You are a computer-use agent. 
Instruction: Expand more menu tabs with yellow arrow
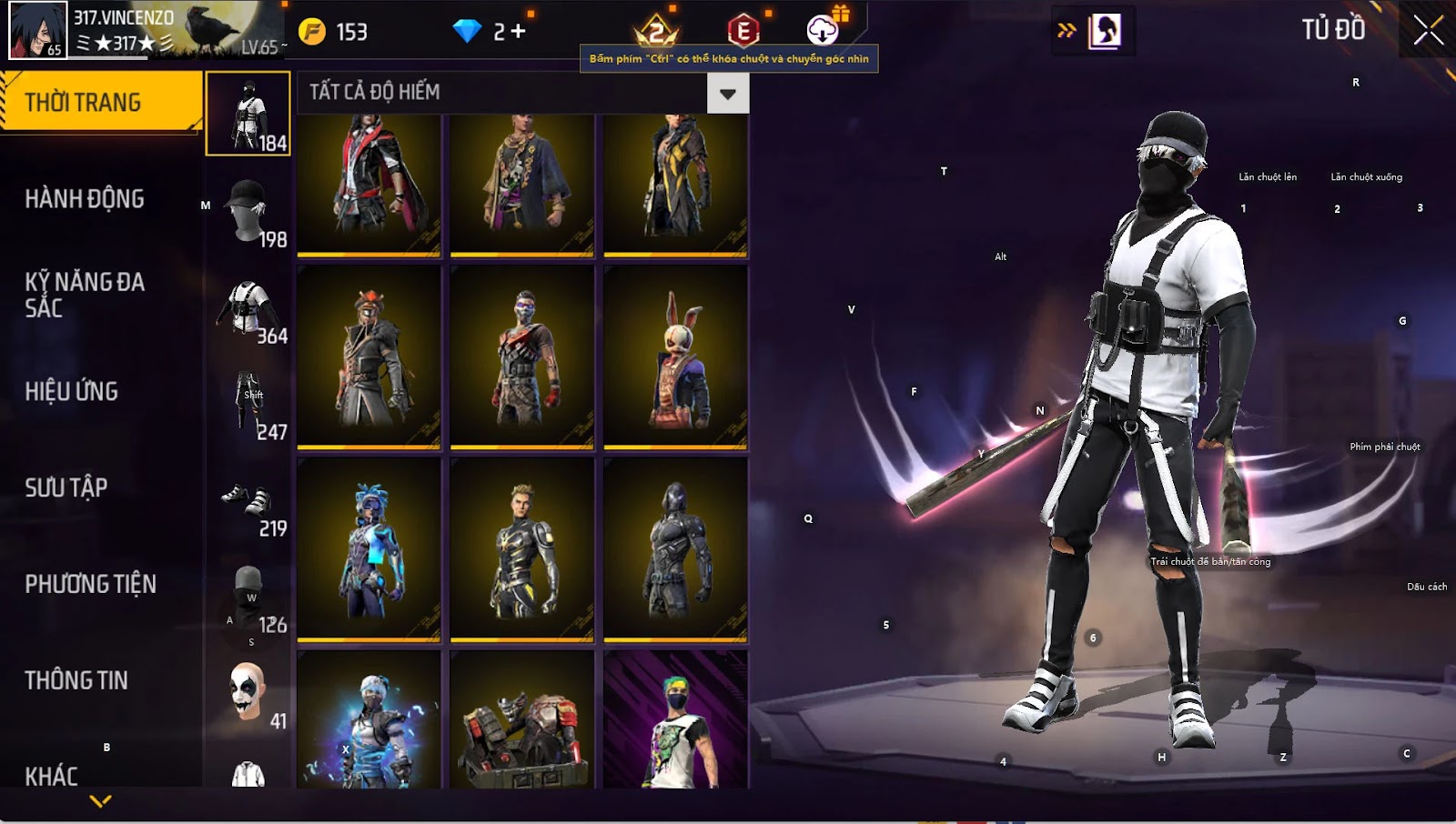pos(101,801)
